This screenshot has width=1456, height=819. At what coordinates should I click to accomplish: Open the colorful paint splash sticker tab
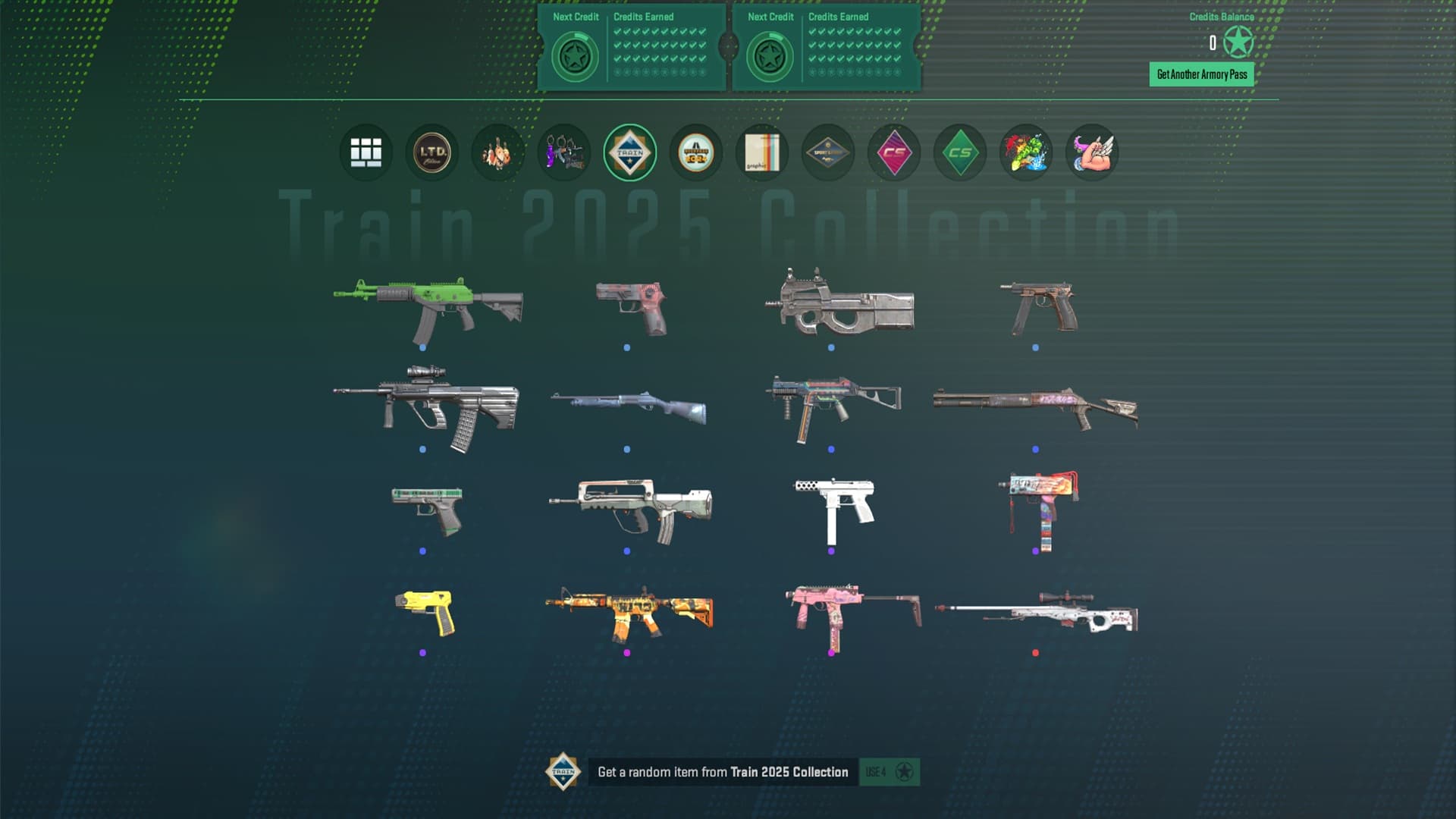[x=1025, y=152]
